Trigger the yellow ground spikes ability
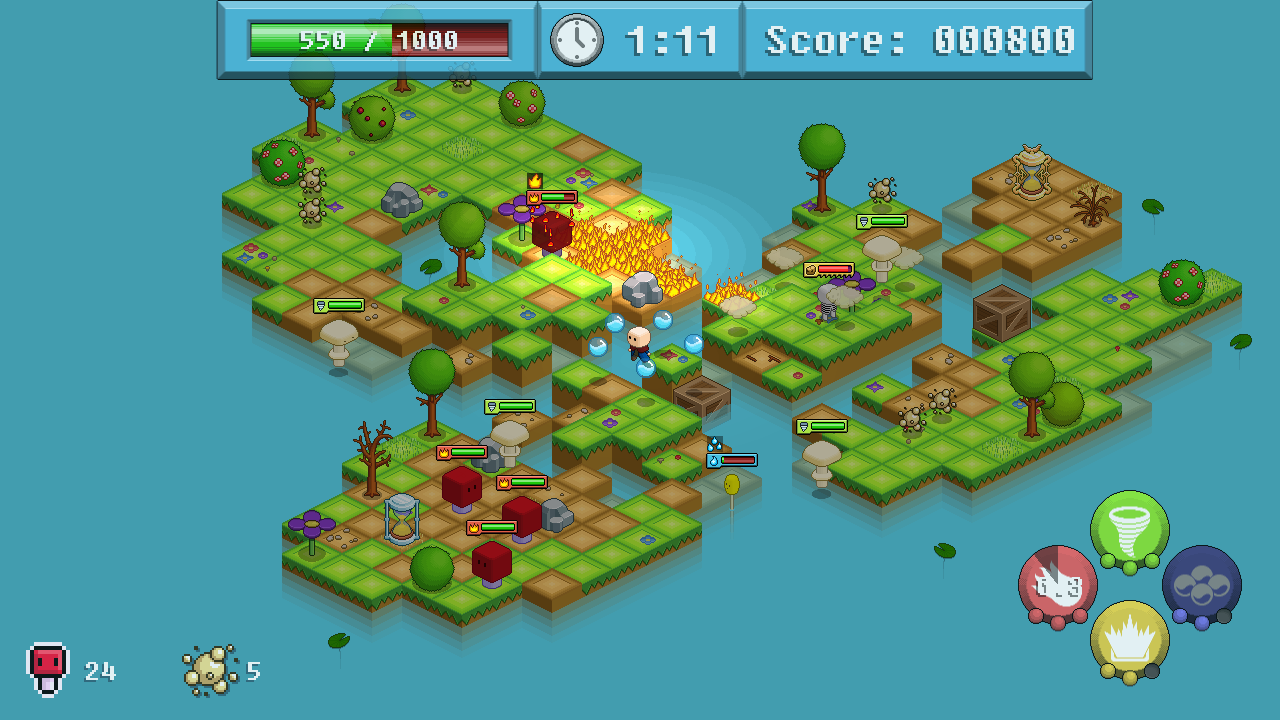 [1129, 640]
